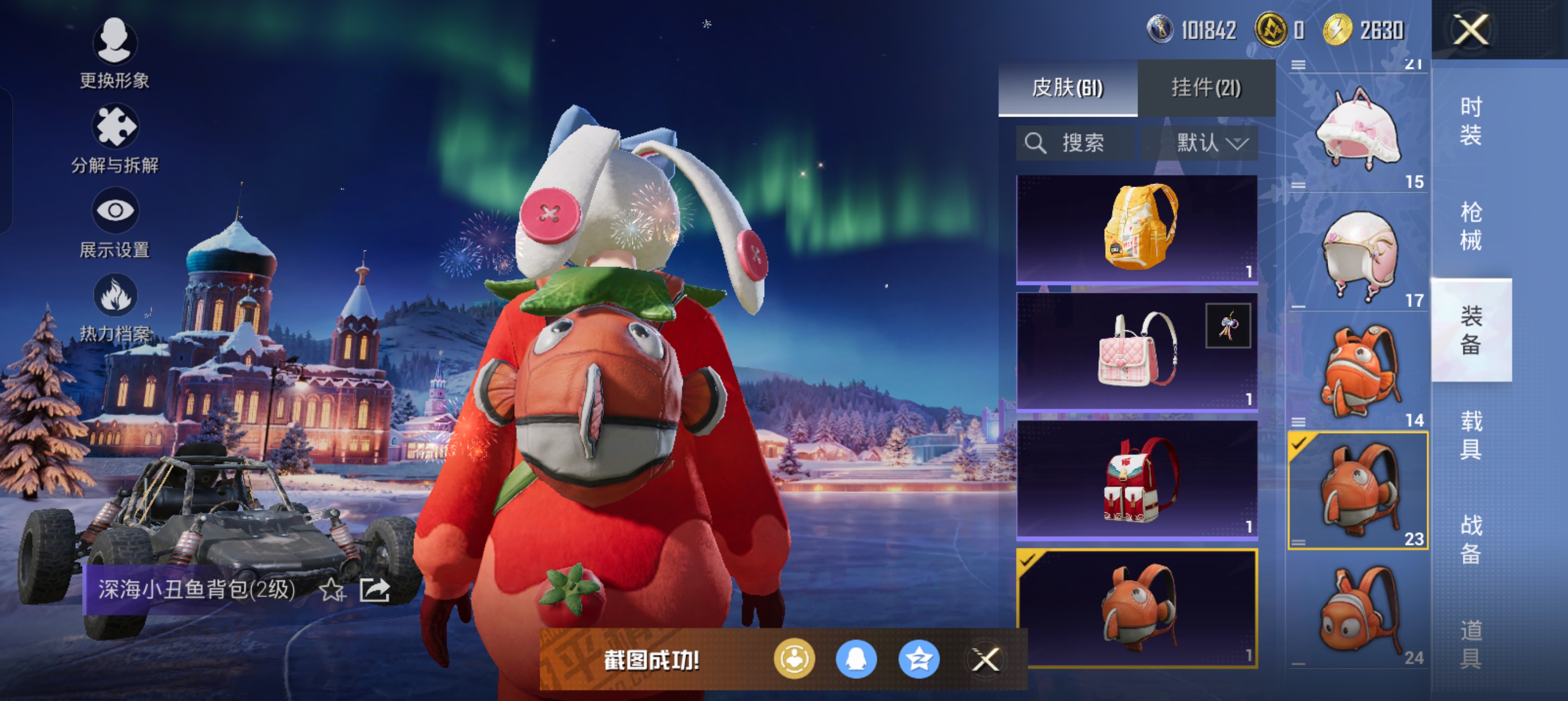Switch to 枪械 category
1568x701 pixels.
tap(1470, 226)
